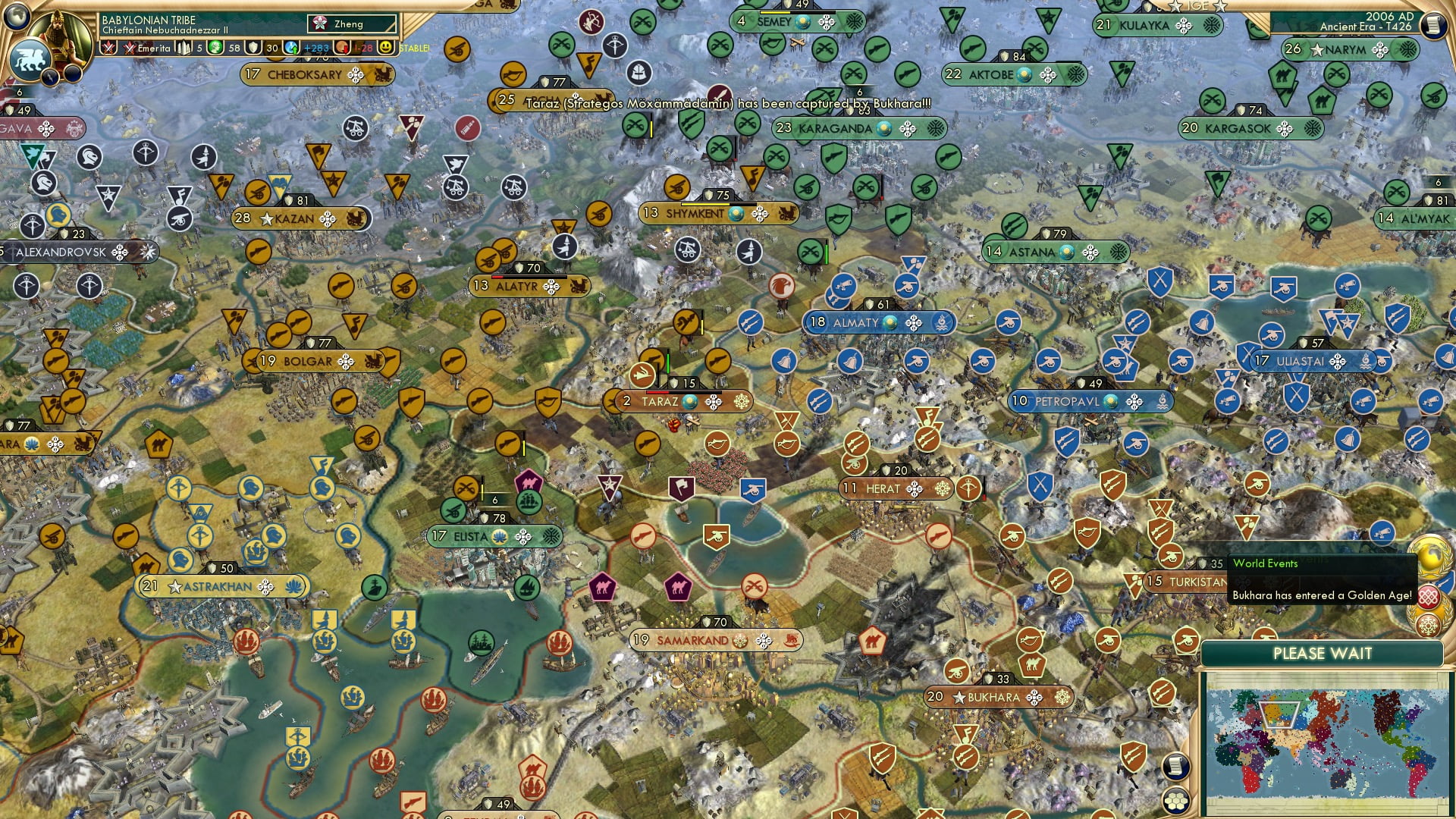
Task: Click the winged lion emblem under the portrait
Action: 29,59
